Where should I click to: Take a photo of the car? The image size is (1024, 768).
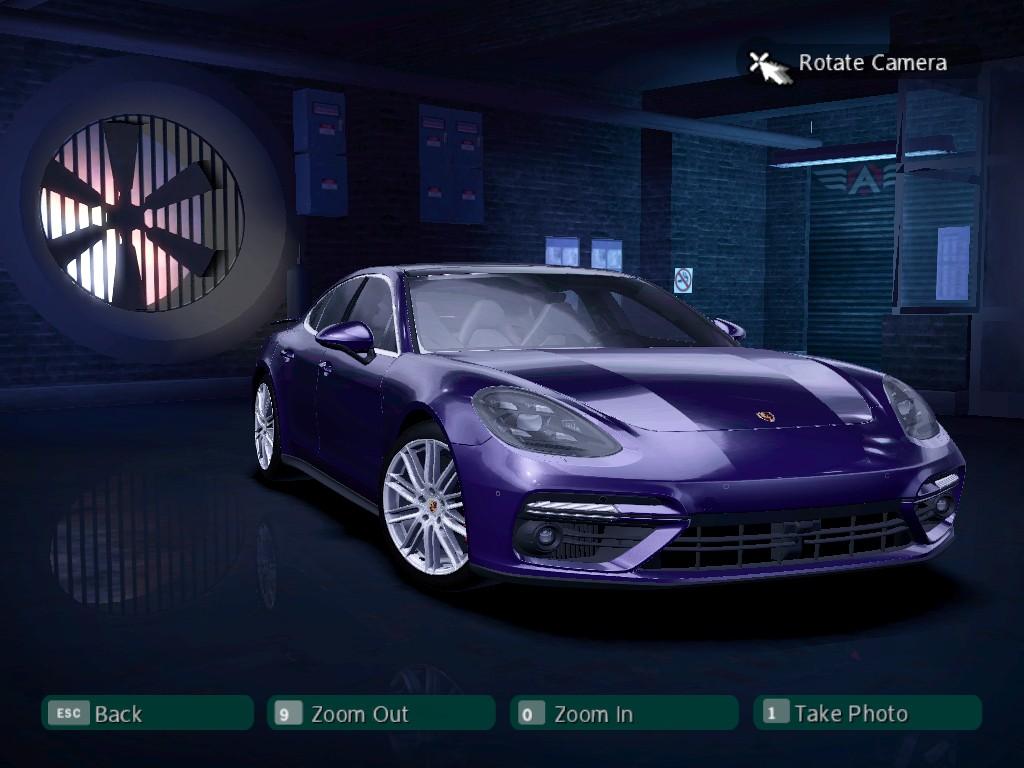coord(867,713)
